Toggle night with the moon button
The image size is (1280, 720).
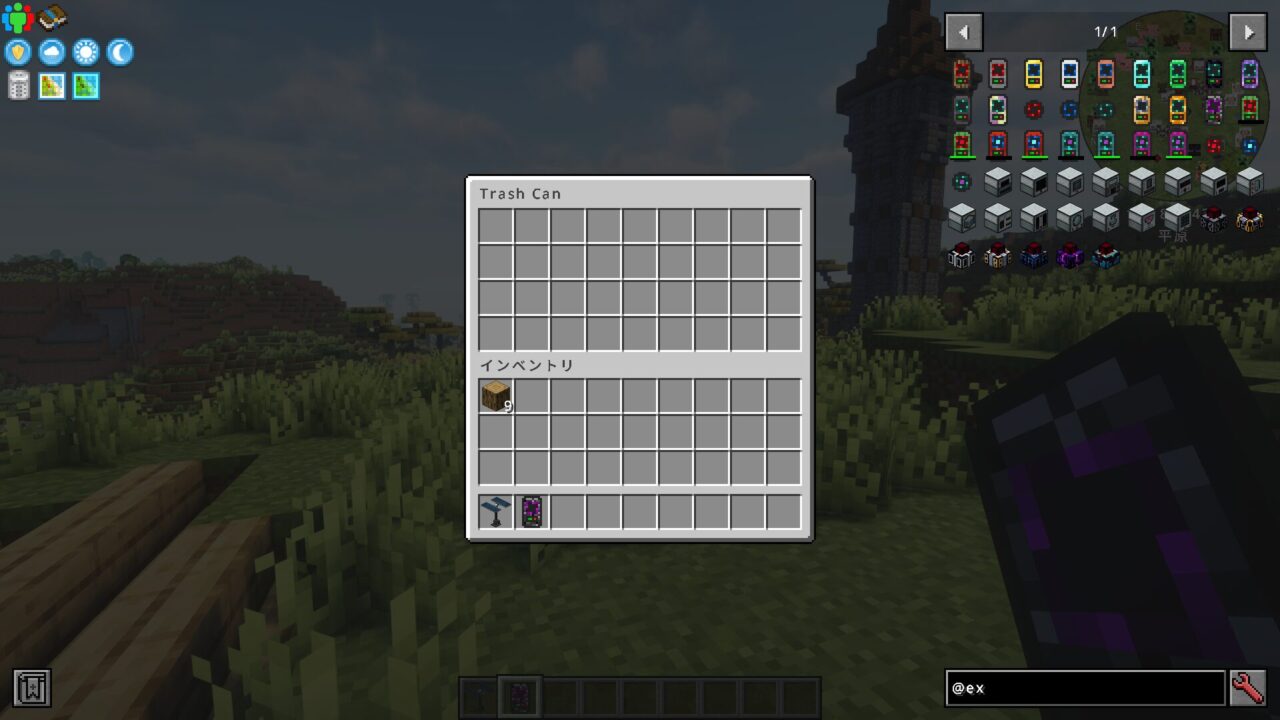(119, 52)
